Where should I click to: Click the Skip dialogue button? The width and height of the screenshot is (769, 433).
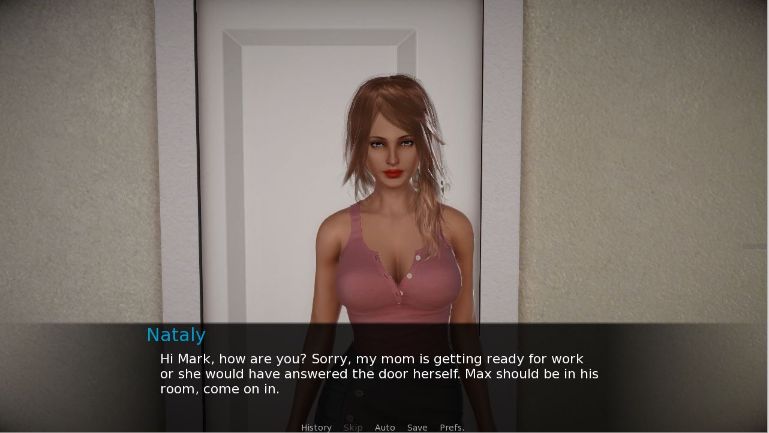click(353, 428)
